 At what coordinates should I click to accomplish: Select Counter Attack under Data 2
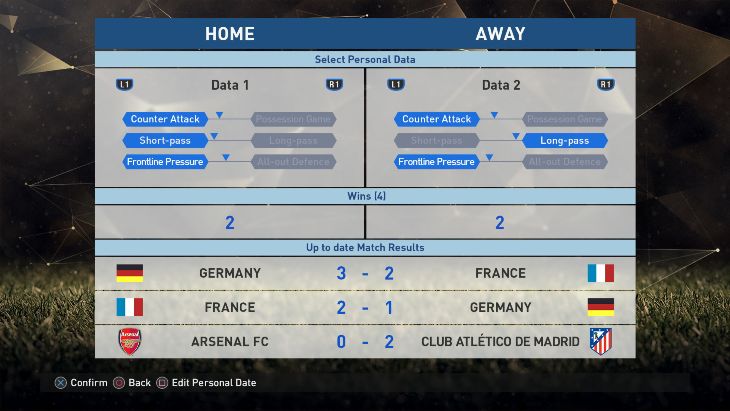[436, 119]
